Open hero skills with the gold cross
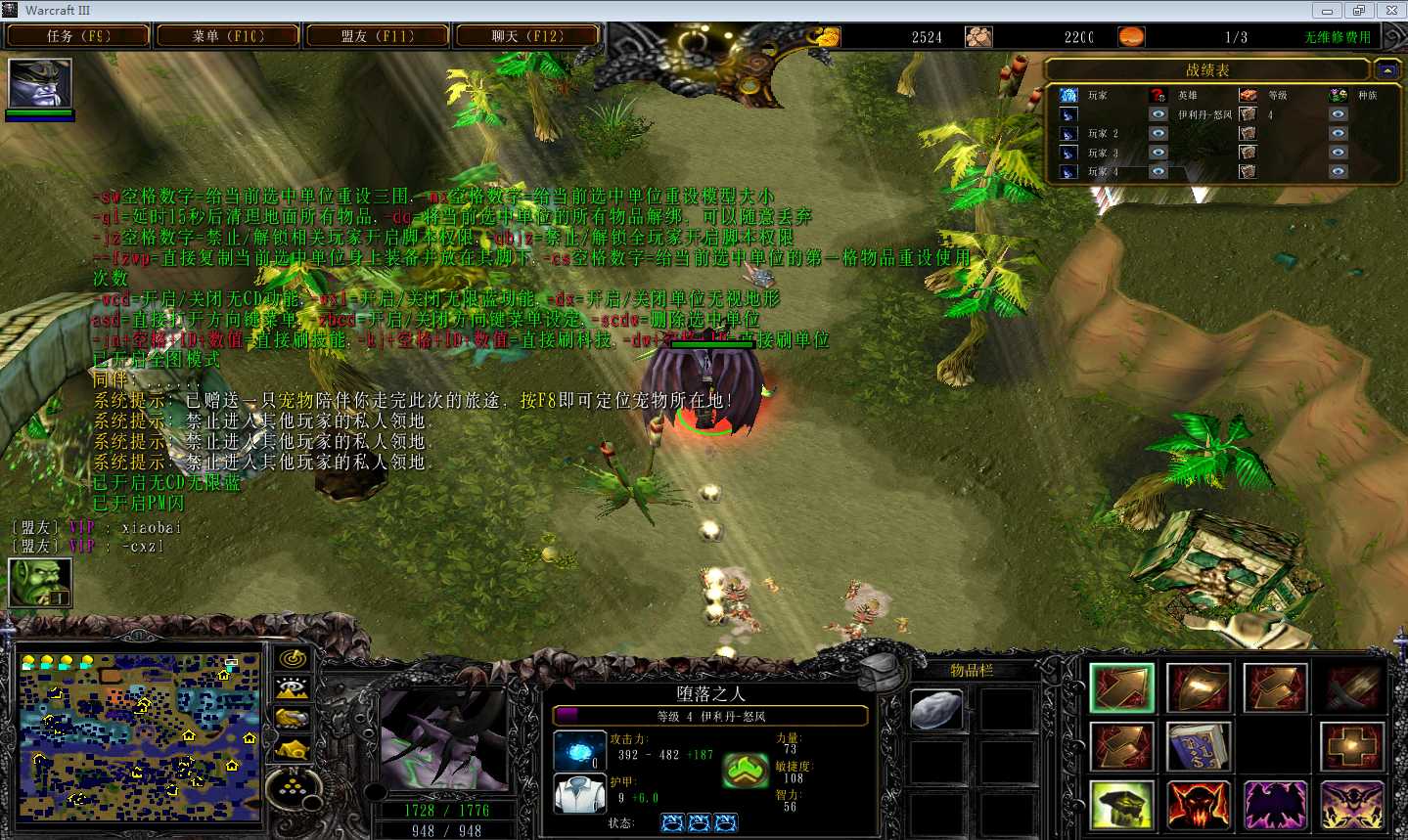Screen dimensions: 1408x840 tap(1352, 746)
